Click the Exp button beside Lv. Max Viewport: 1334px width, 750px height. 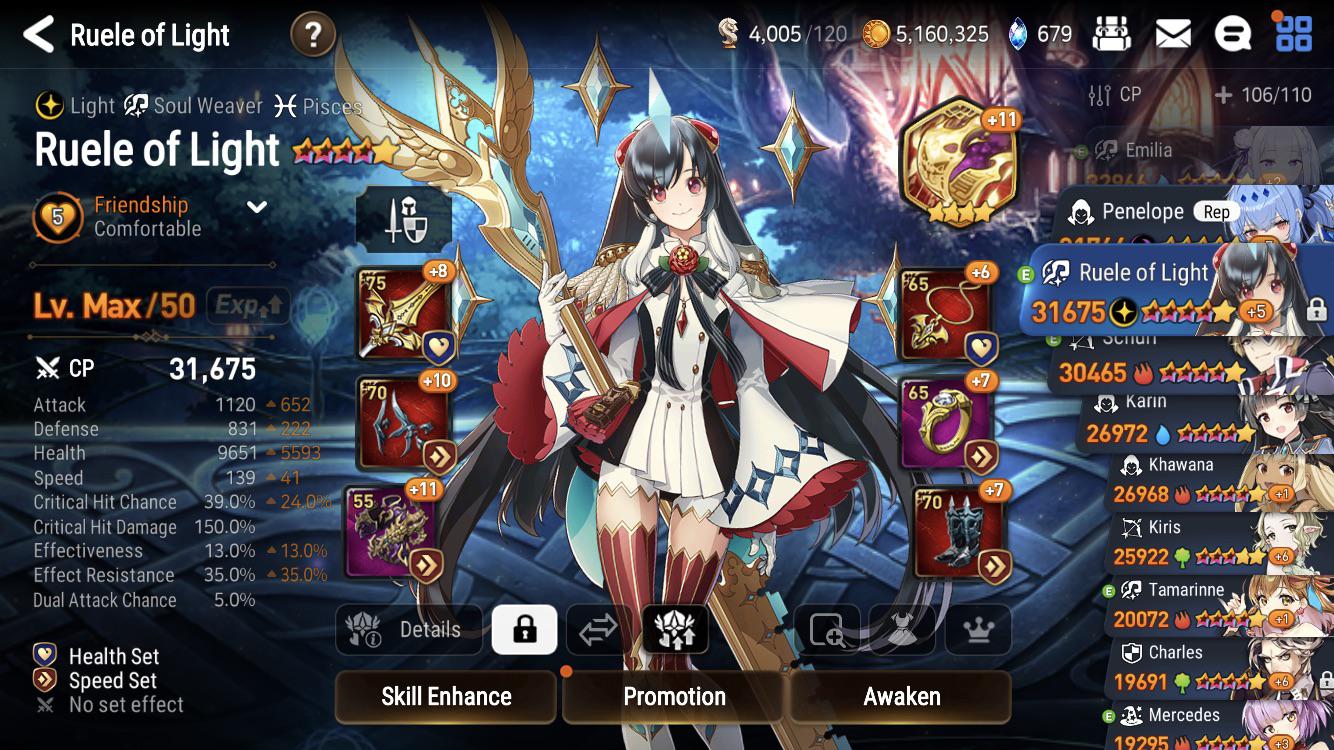click(x=249, y=306)
